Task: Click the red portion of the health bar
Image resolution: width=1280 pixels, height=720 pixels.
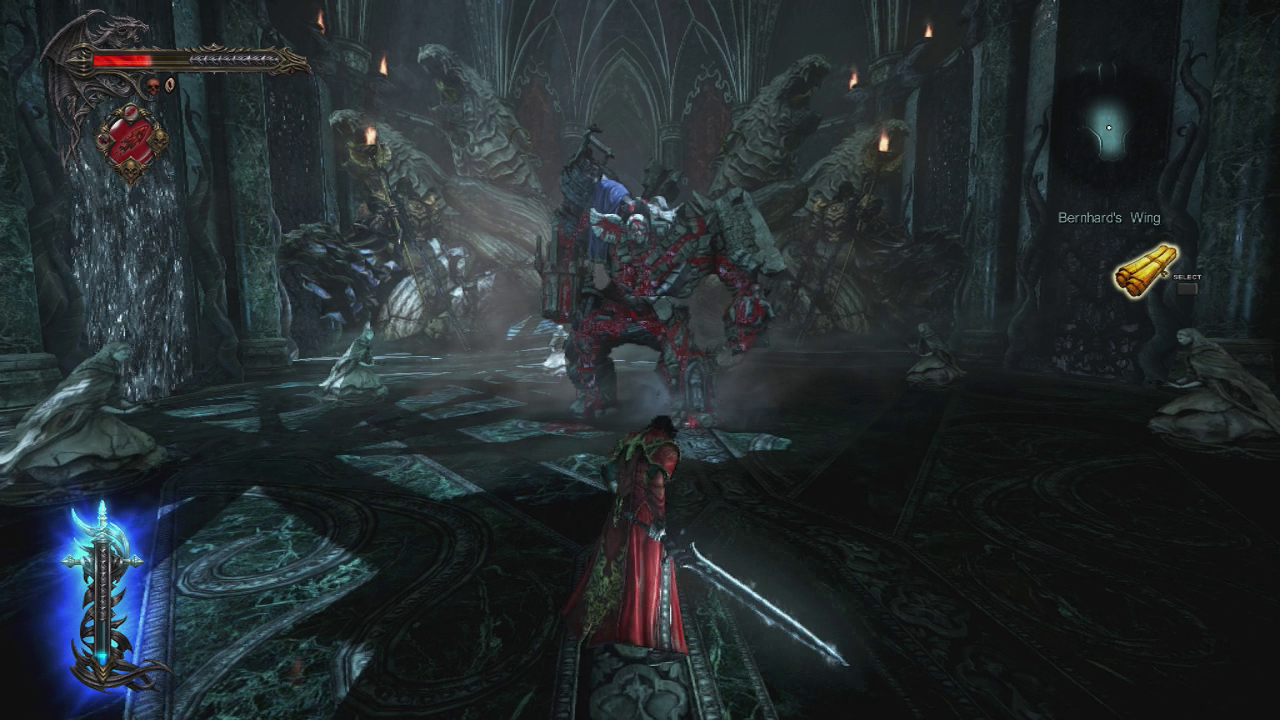Action: pos(120,60)
